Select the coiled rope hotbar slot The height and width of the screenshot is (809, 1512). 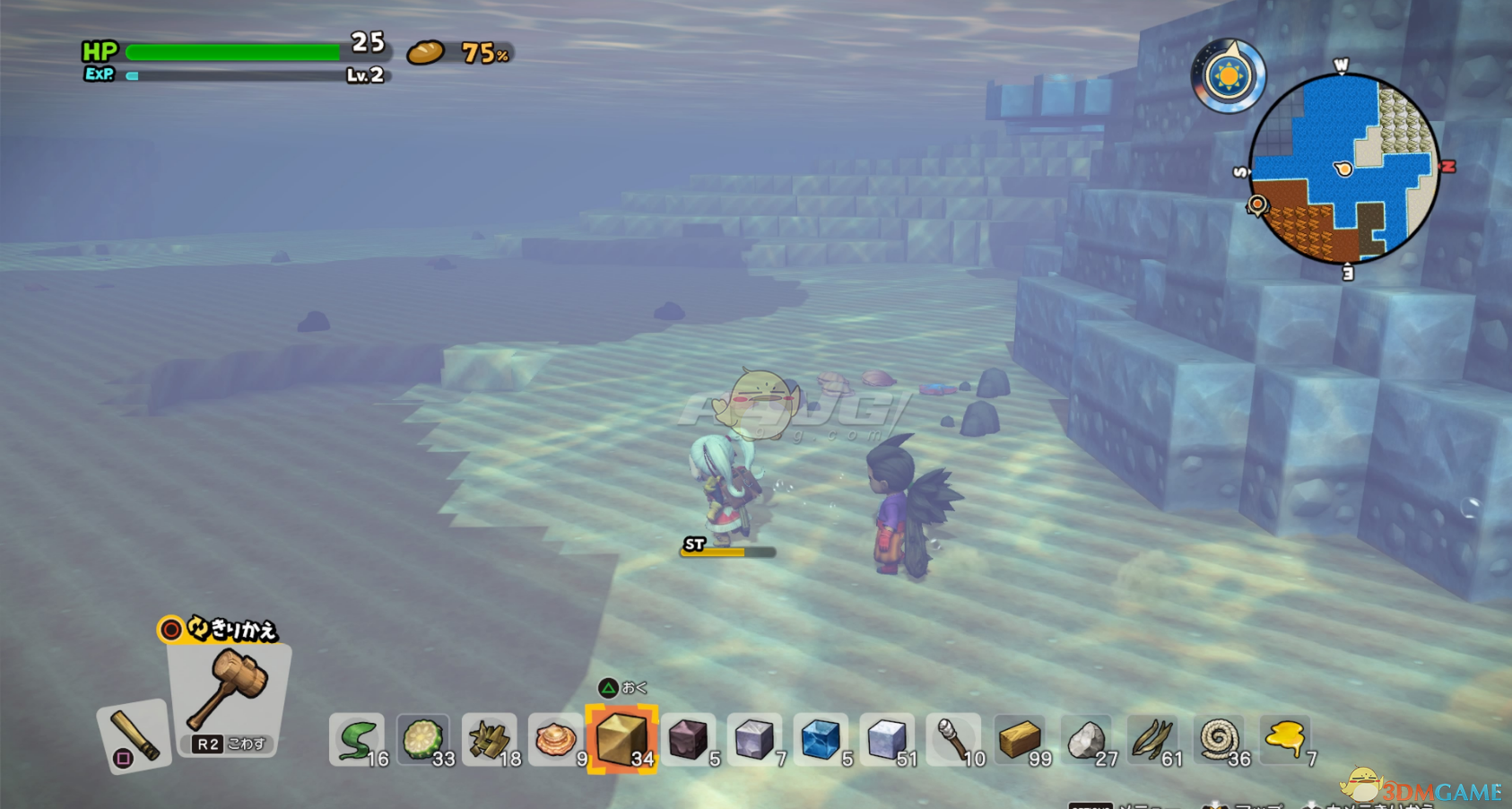coord(1219,740)
